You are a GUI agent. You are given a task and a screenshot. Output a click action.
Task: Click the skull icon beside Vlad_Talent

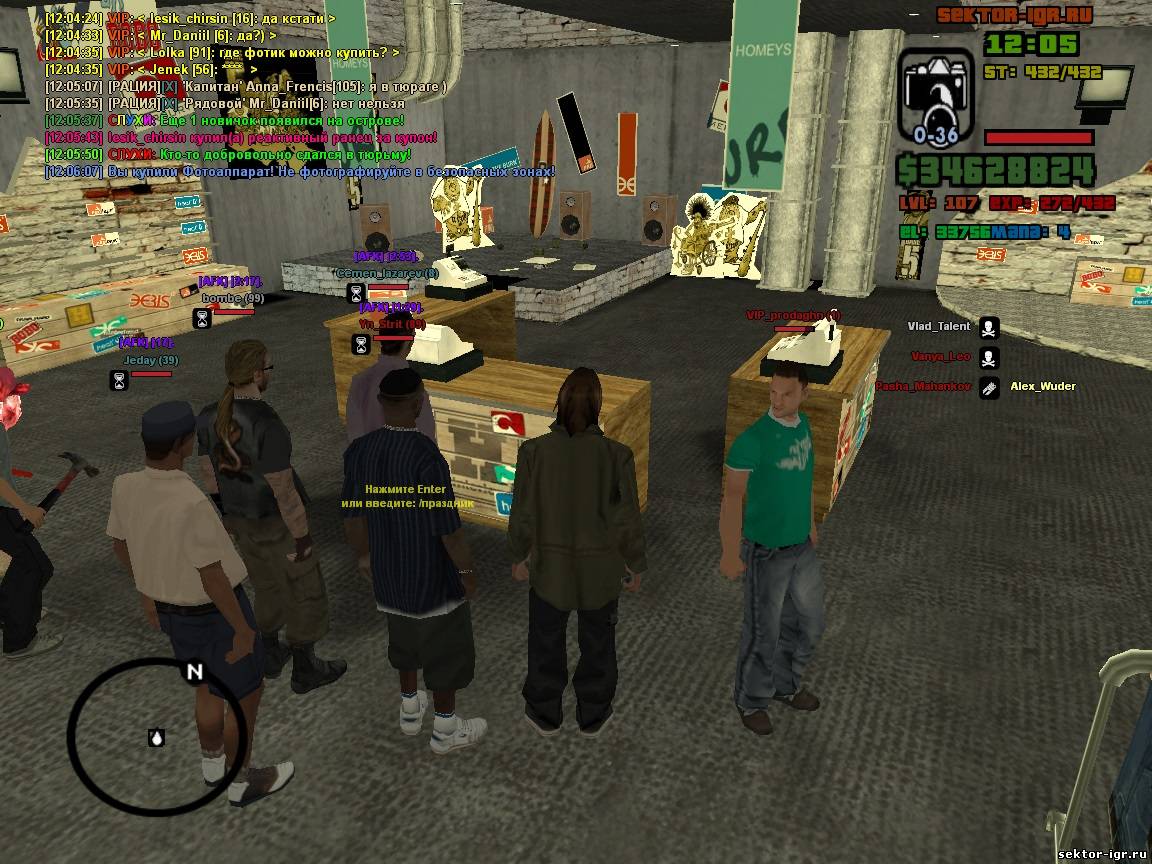[988, 327]
